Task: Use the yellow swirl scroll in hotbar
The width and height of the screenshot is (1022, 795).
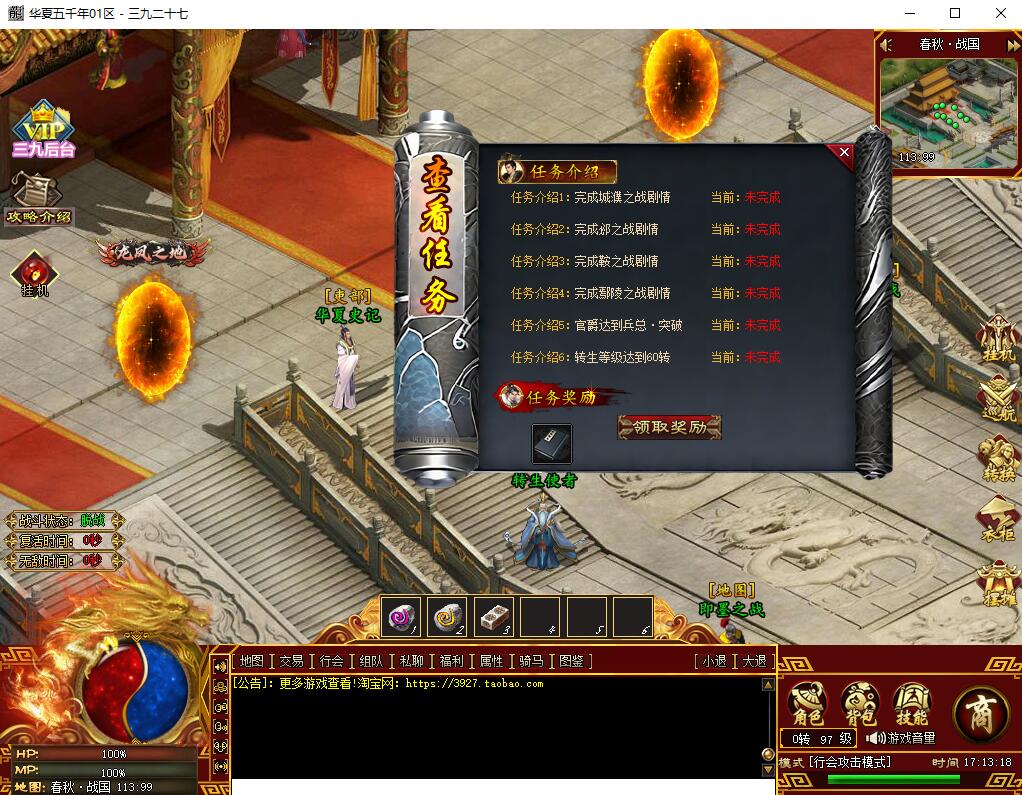Action: [447, 617]
